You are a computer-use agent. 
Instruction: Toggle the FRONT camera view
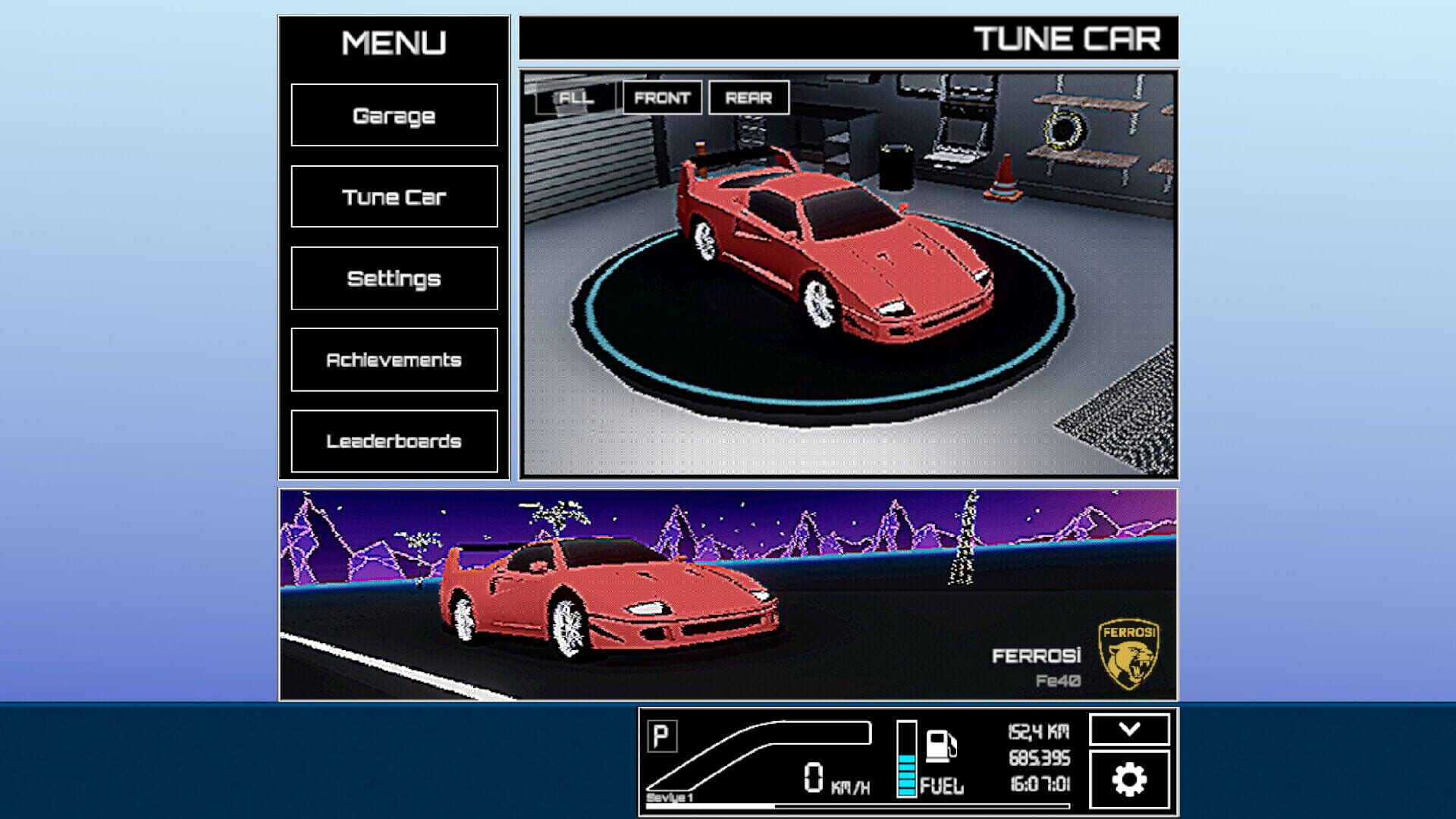pos(663,97)
